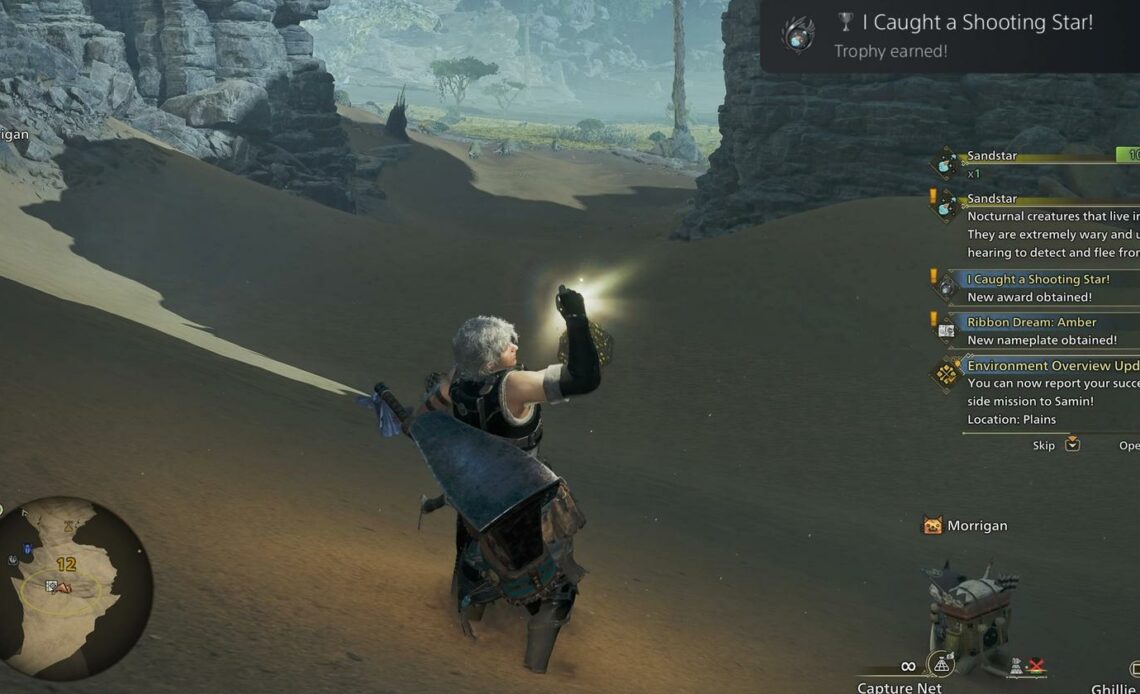Click the Skip label under the notifications
This screenshot has width=1140, height=694.
(x=1044, y=445)
